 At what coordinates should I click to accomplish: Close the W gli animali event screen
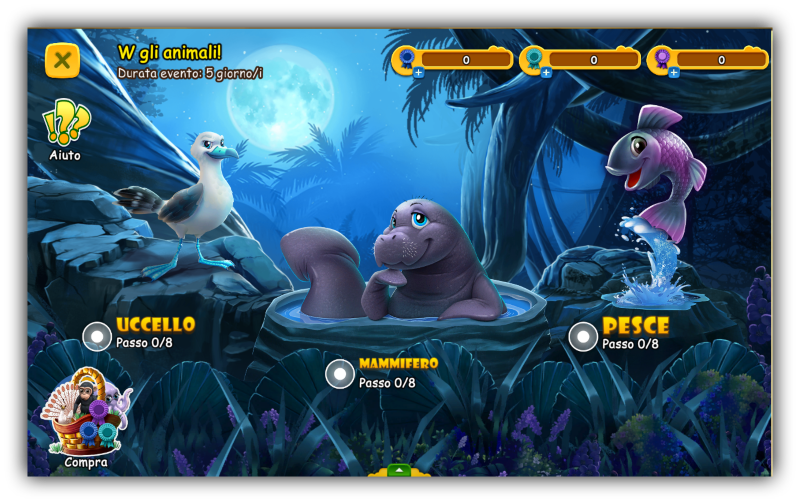[62, 61]
